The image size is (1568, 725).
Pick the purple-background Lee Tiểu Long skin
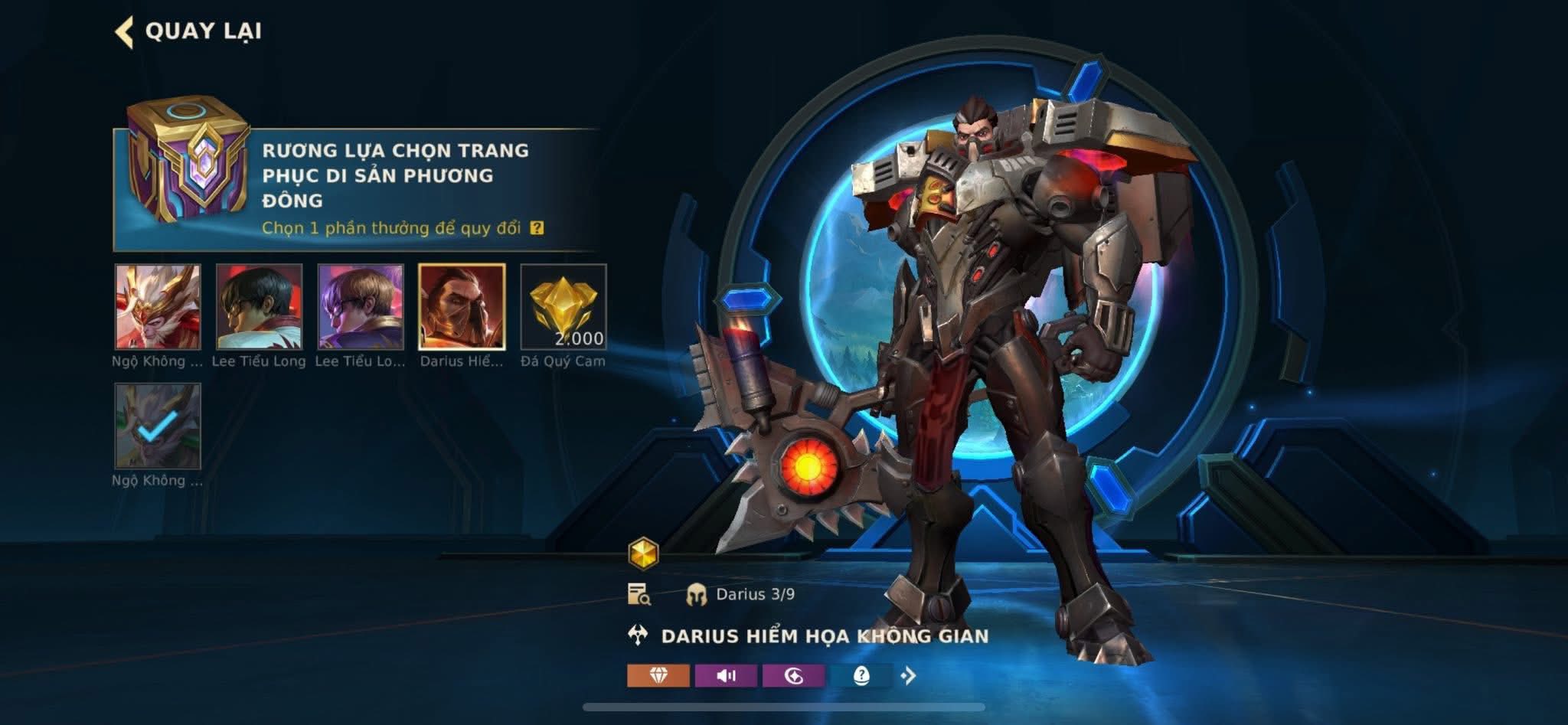pos(361,307)
